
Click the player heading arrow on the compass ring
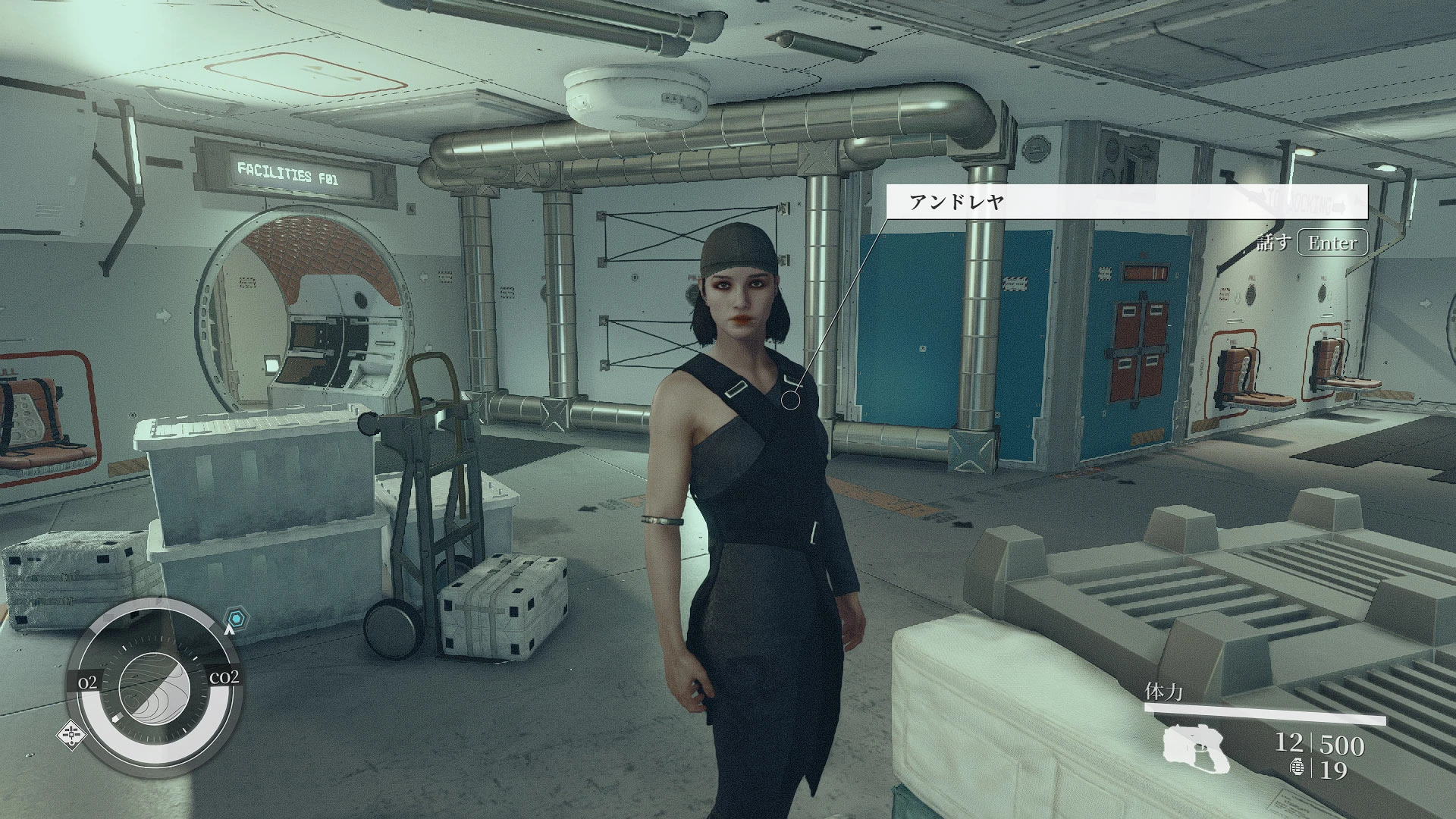tap(229, 631)
